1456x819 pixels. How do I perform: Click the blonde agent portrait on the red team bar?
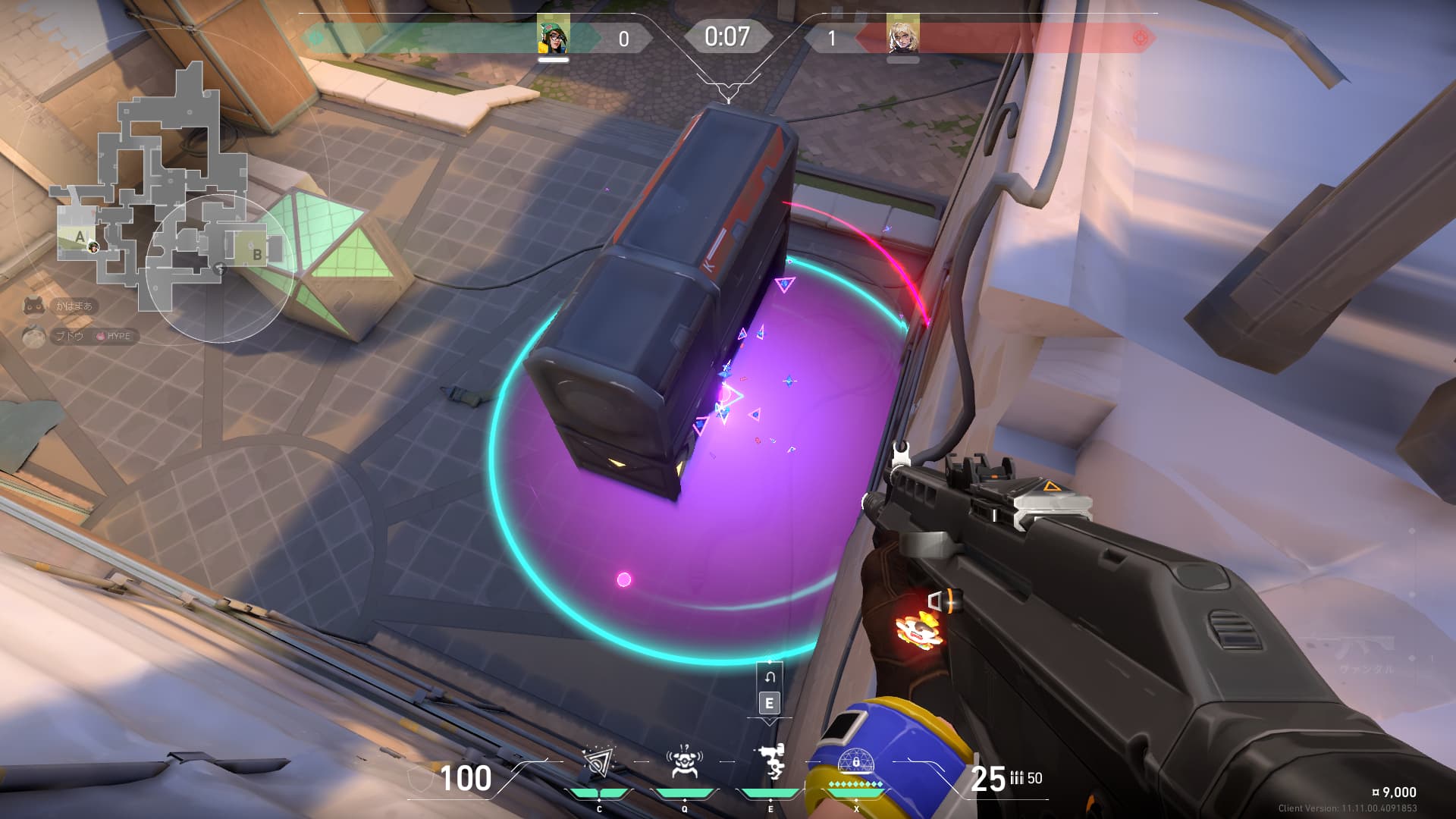(x=902, y=35)
